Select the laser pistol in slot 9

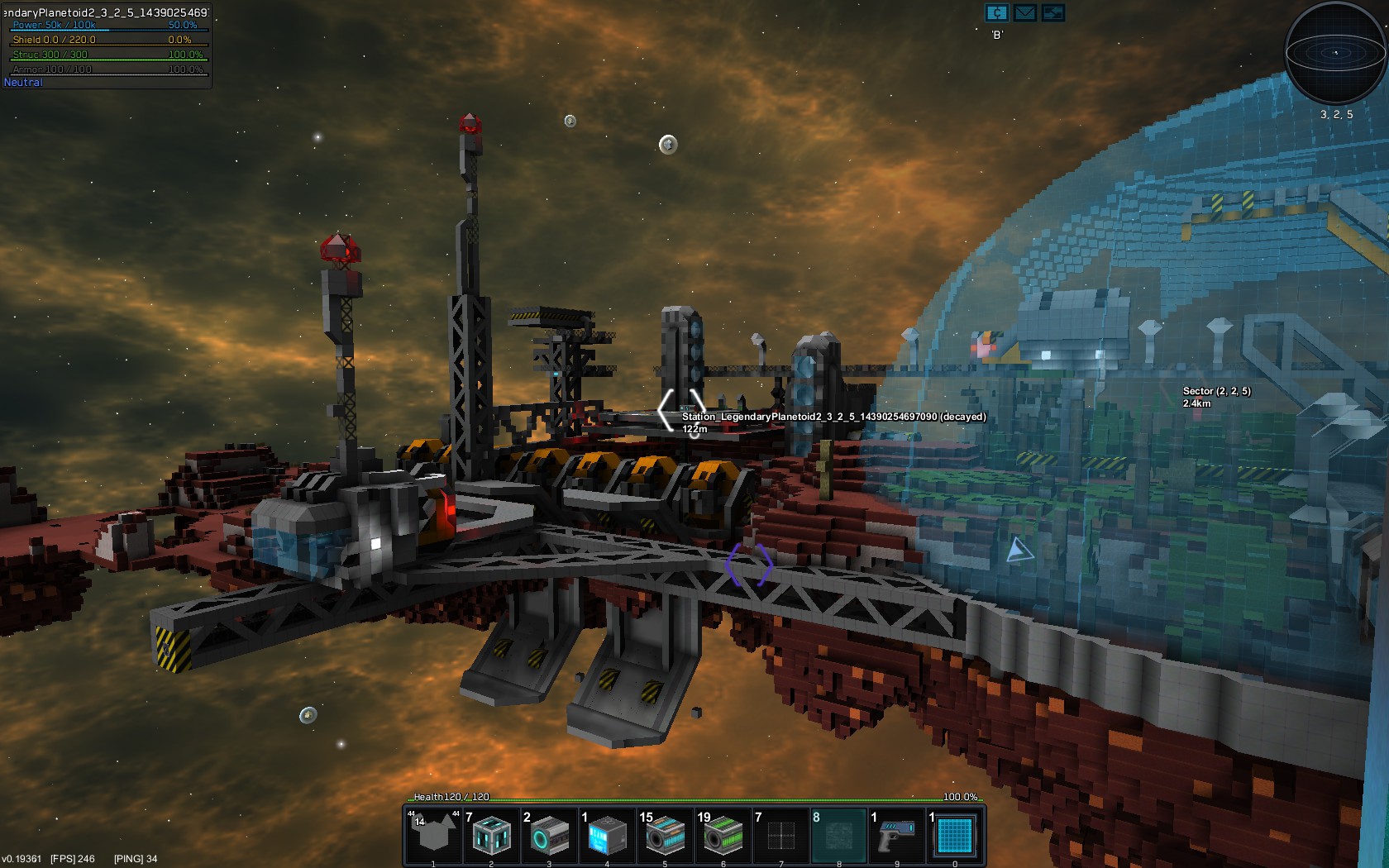[895, 835]
